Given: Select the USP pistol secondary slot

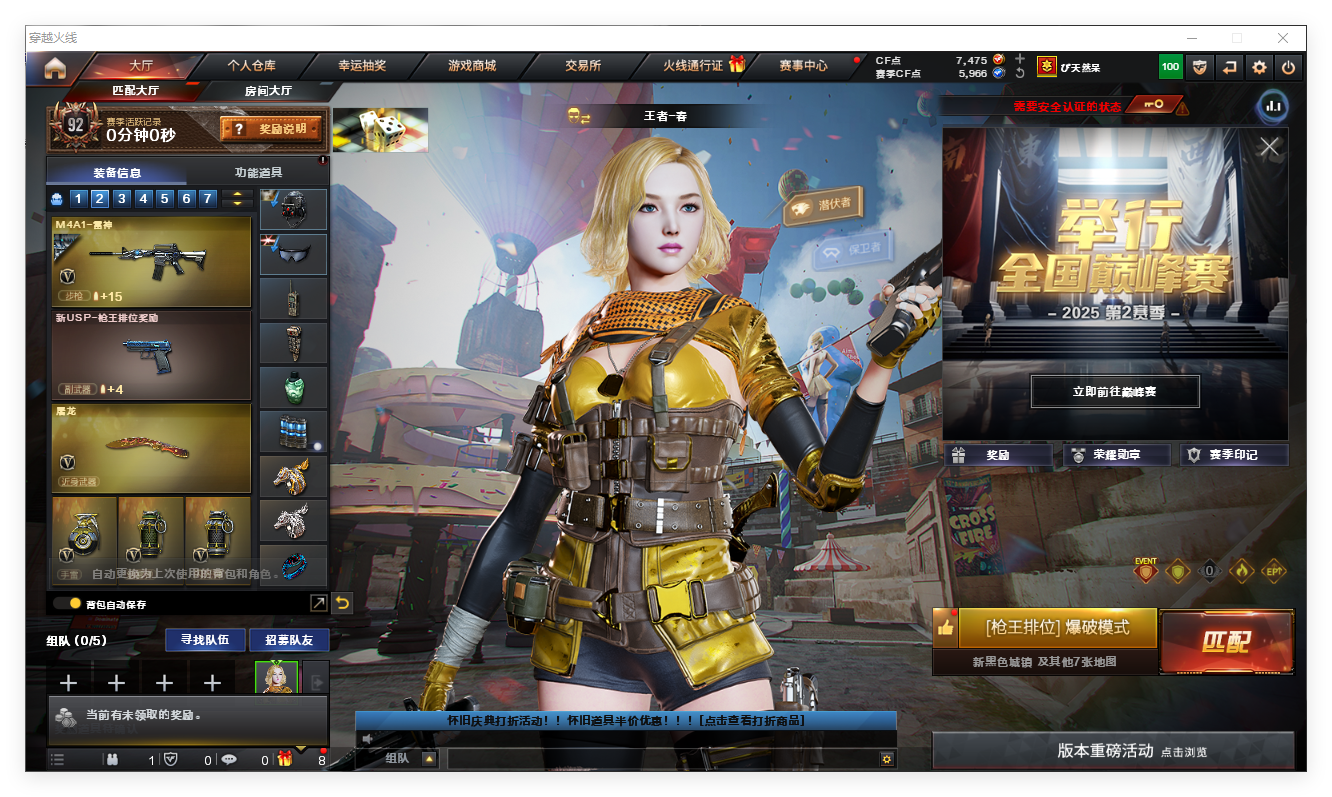Looking at the screenshot, I should coord(151,355).
